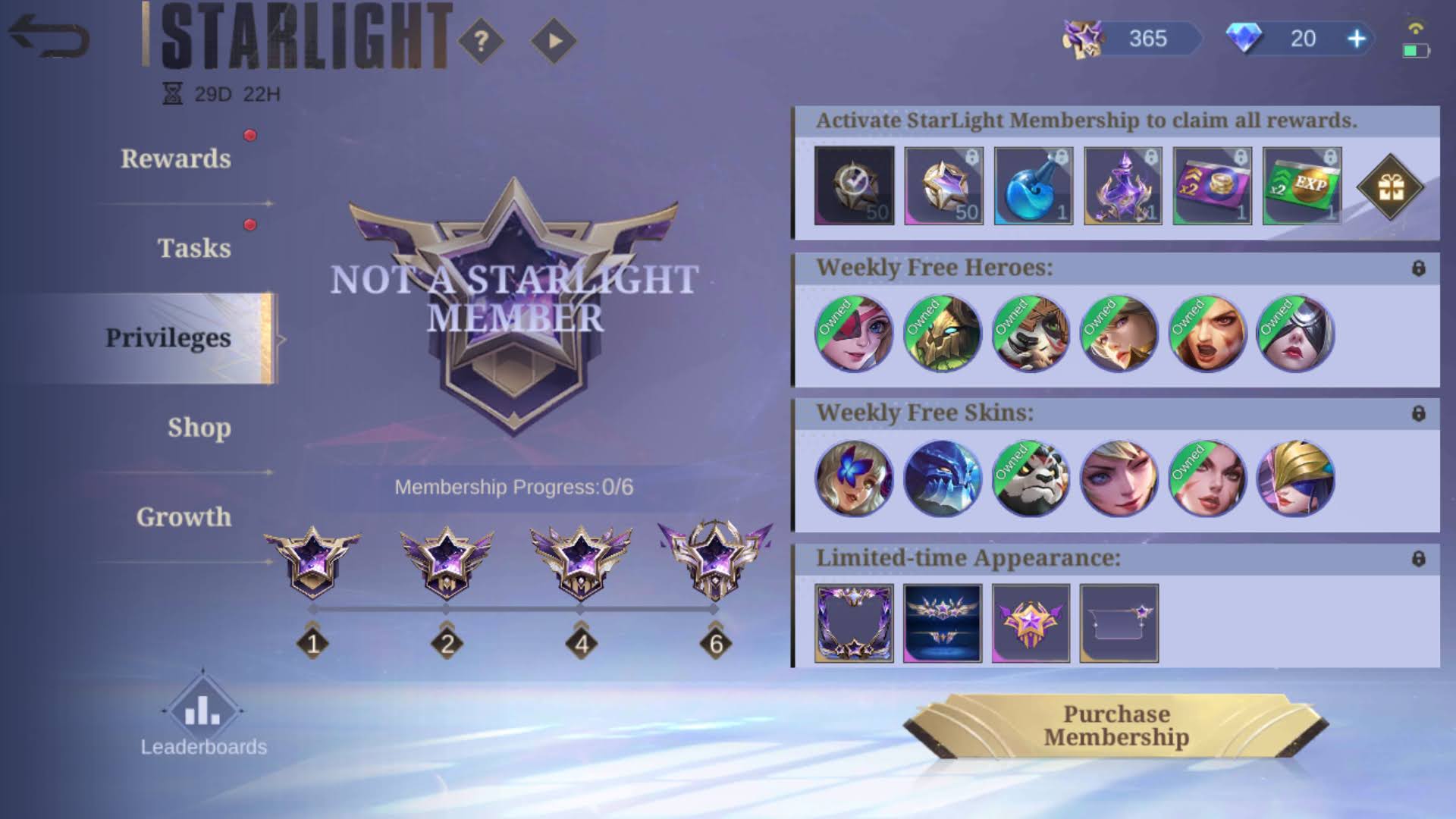Select the blue potion reward item
The height and width of the screenshot is (819, 1456).
click(1031, 184)
